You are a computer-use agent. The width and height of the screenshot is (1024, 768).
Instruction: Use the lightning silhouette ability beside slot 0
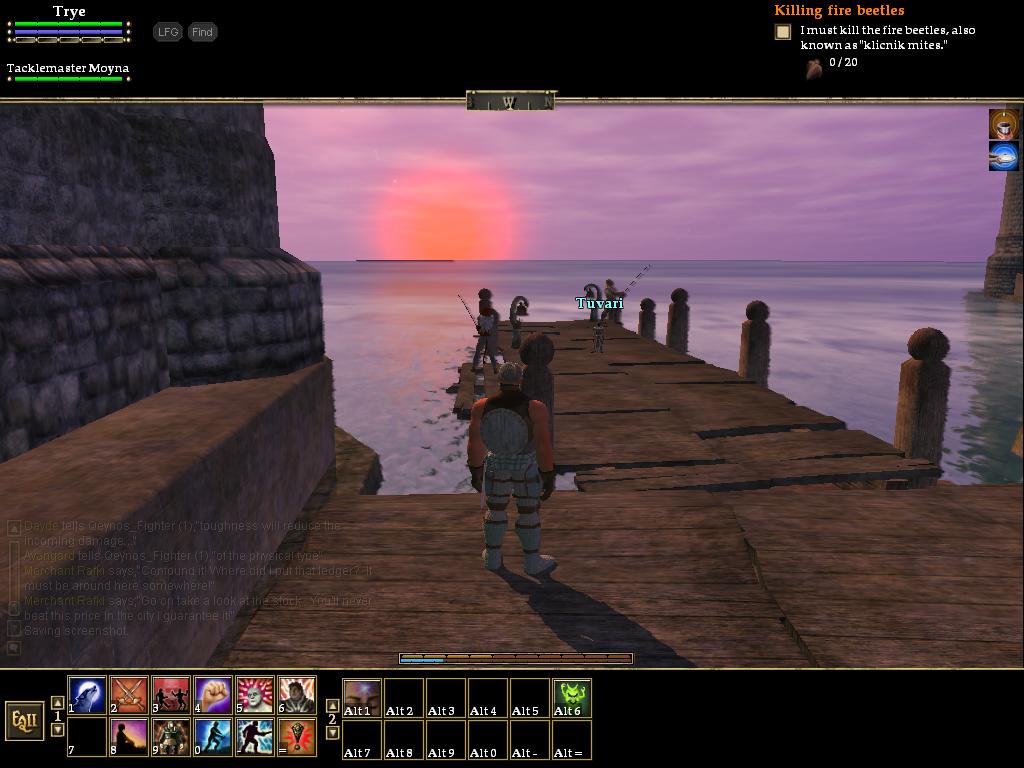click(256, 737)
